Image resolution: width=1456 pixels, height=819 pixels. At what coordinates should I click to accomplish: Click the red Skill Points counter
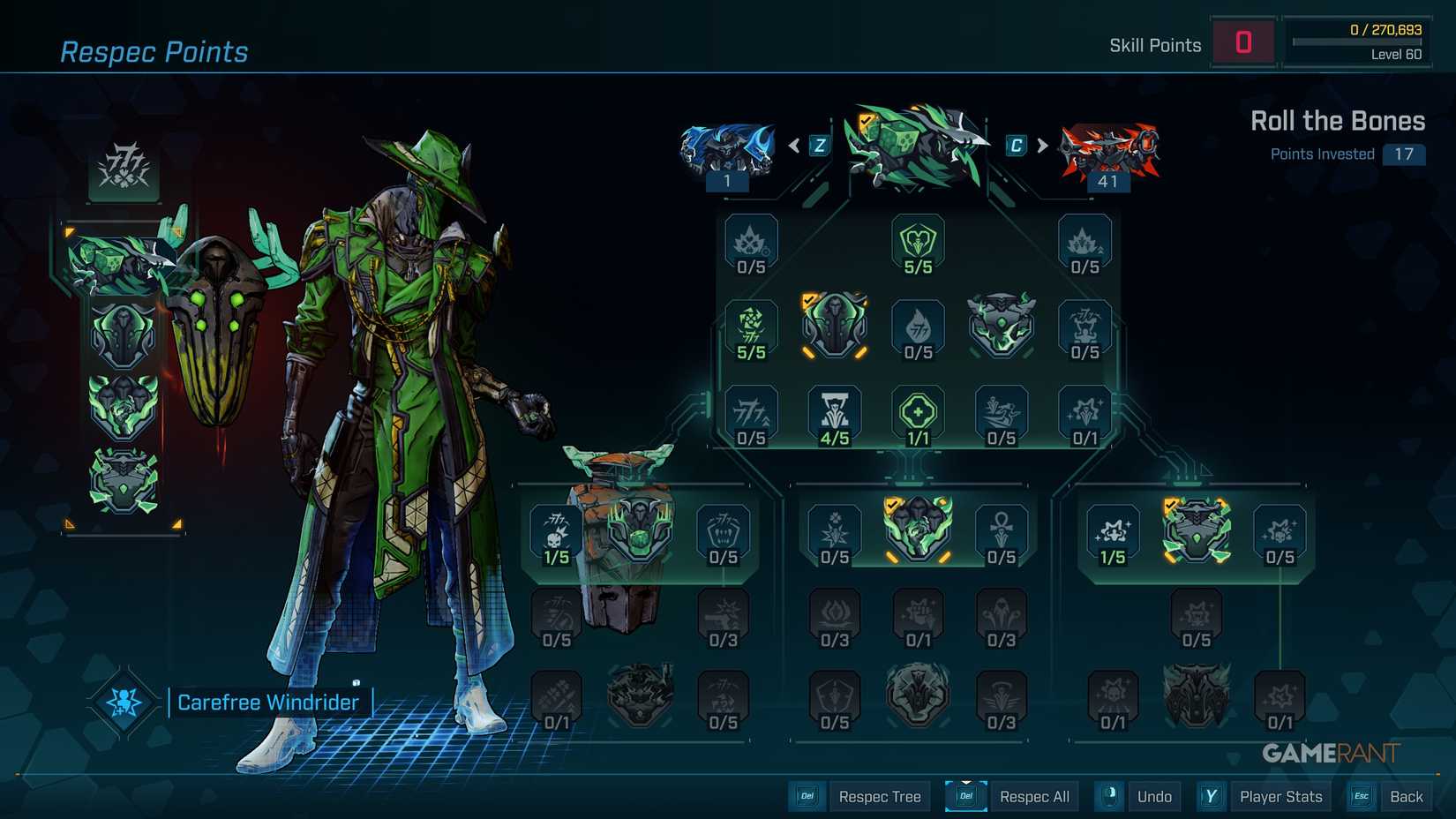pyautogui.click(x=1243, y=41)
